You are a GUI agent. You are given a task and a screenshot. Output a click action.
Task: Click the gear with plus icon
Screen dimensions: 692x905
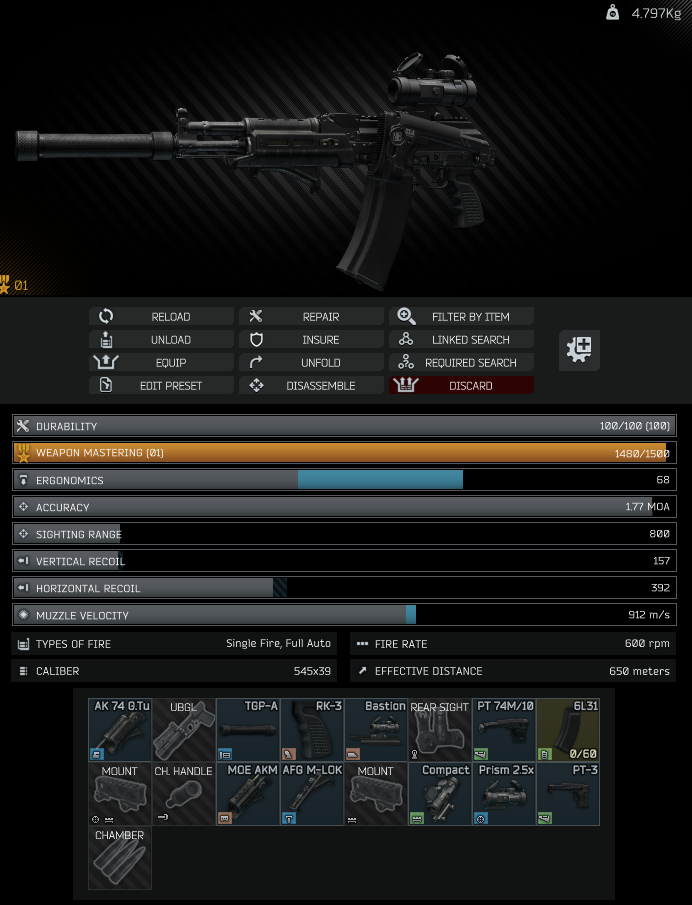click(579, 350)
